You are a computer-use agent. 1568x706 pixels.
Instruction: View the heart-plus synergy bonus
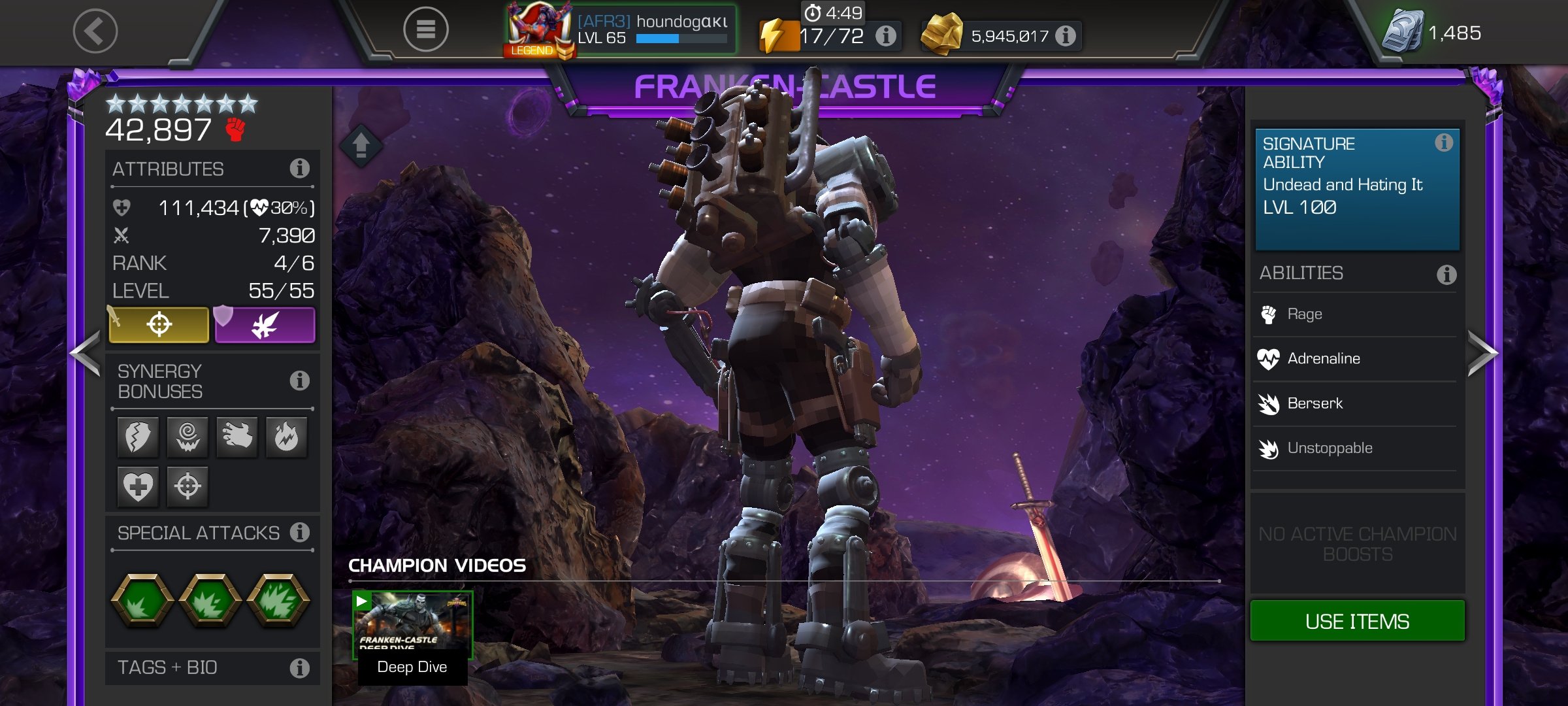[138, 486]
